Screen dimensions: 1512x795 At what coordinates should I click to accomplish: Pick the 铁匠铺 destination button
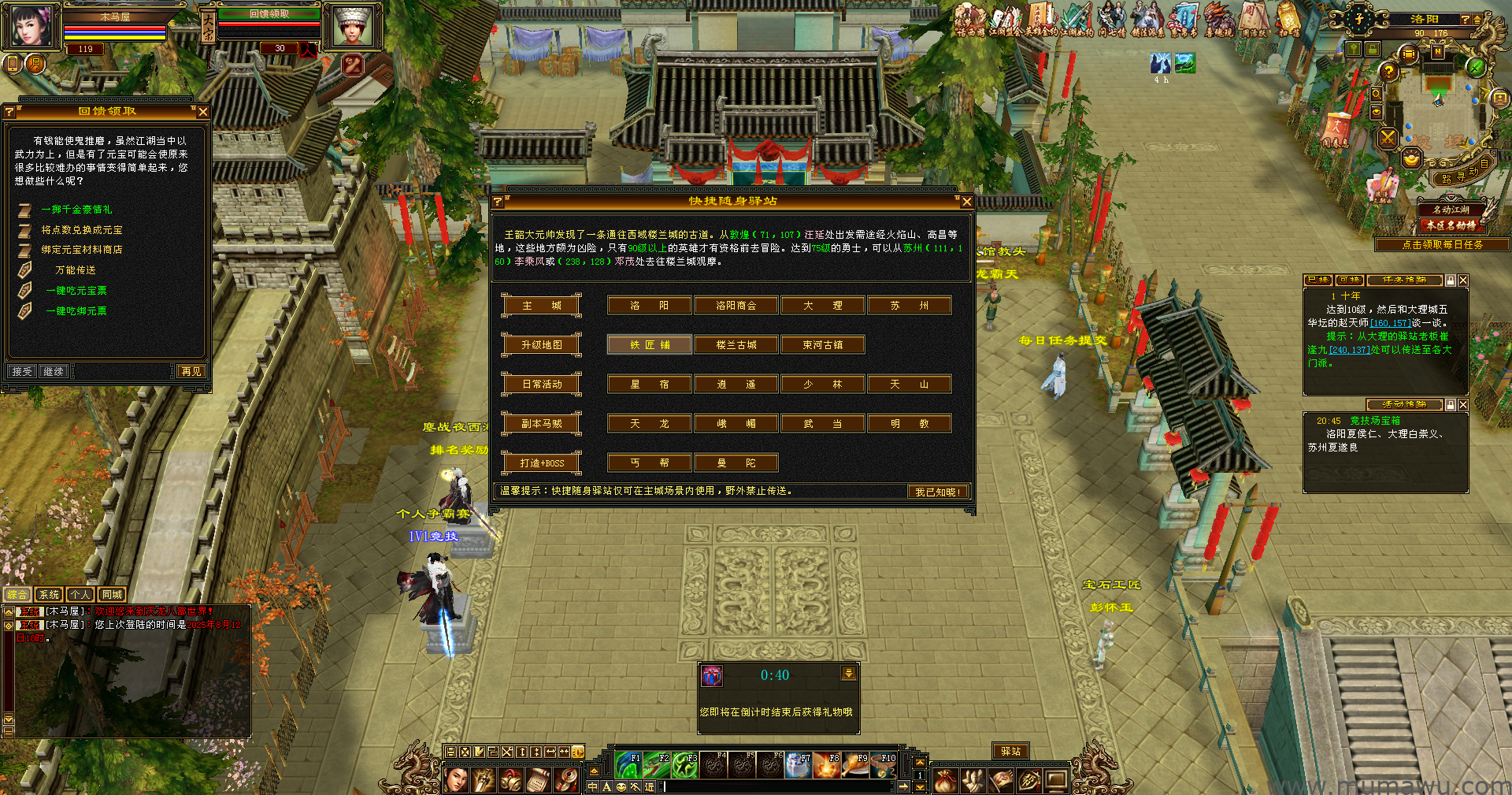[x=649, y=345]
